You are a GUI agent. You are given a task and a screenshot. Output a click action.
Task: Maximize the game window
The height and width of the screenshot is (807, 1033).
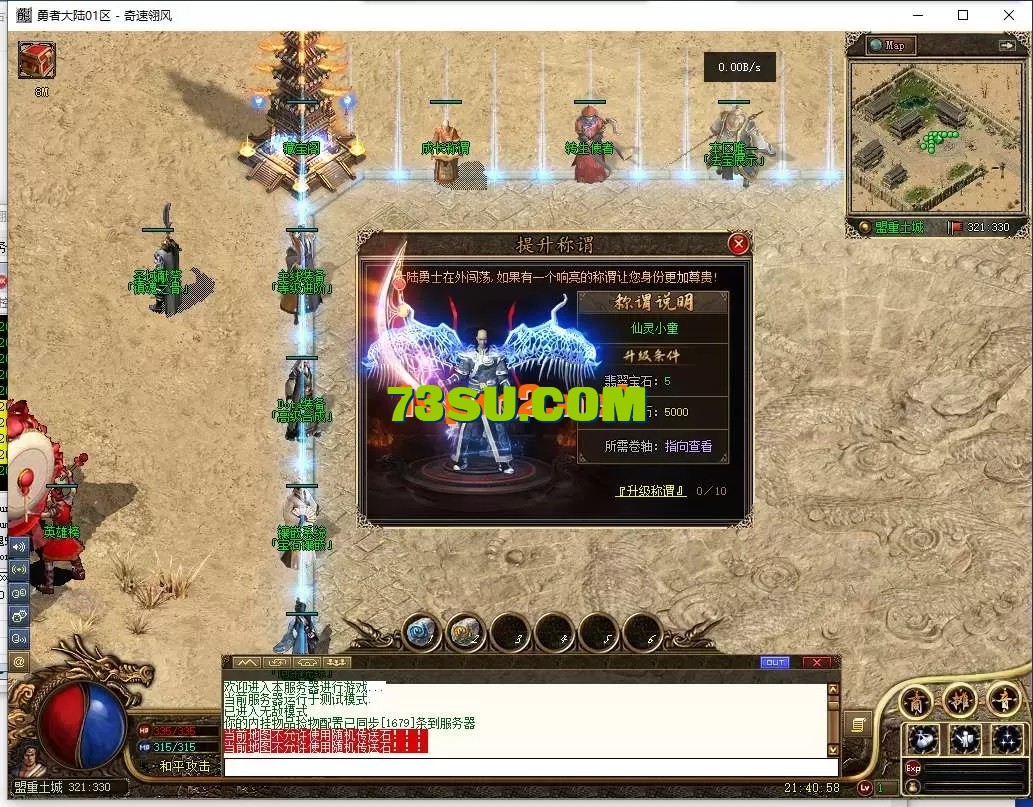click(963, 15)
